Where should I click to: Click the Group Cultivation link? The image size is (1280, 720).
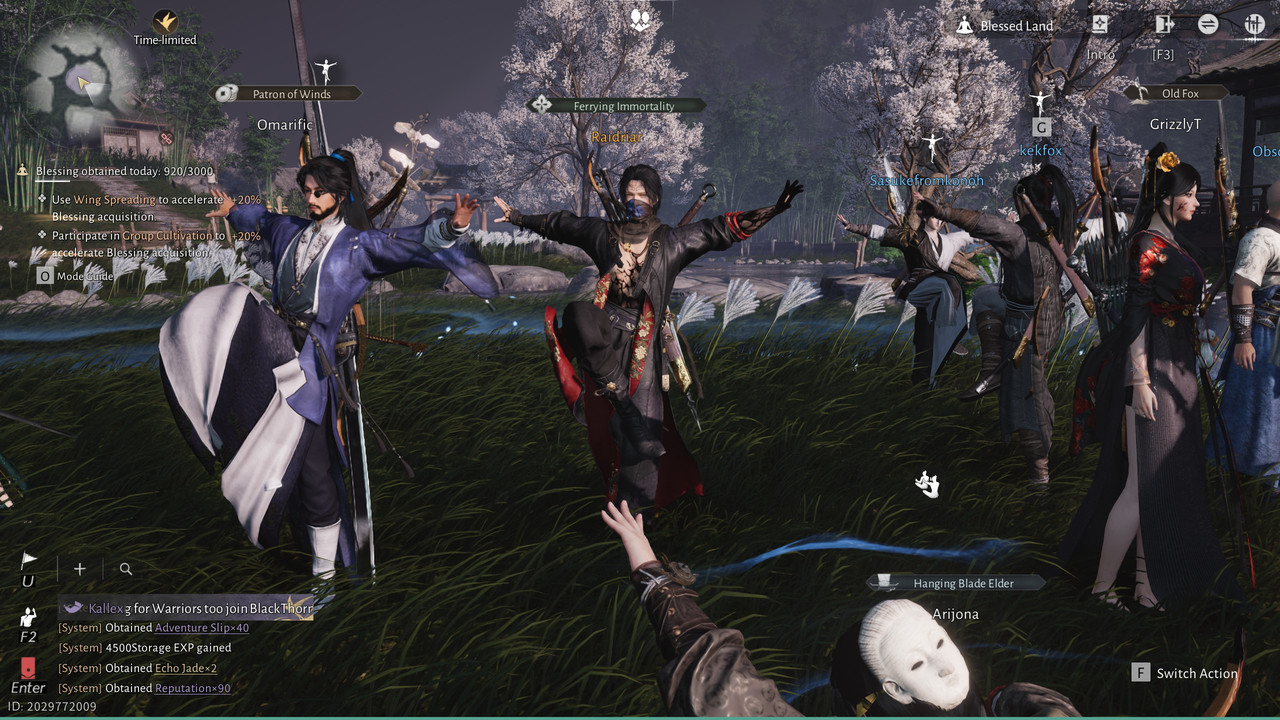click(167, 236)
